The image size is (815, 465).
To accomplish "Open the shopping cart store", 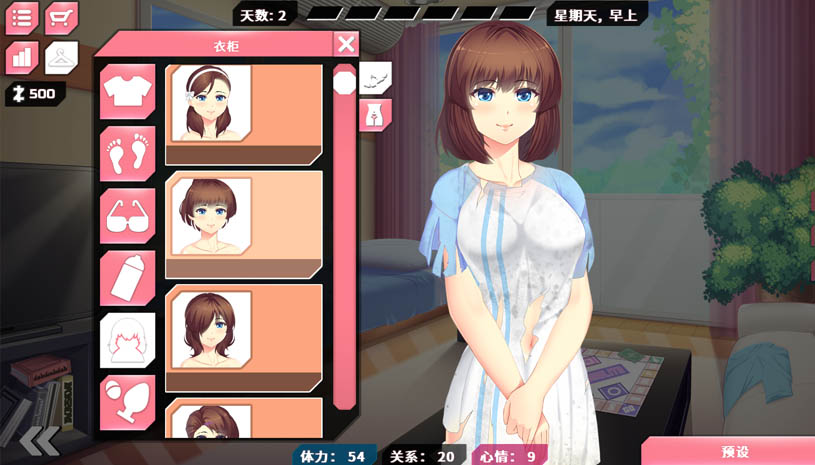I will pos(62,18).
